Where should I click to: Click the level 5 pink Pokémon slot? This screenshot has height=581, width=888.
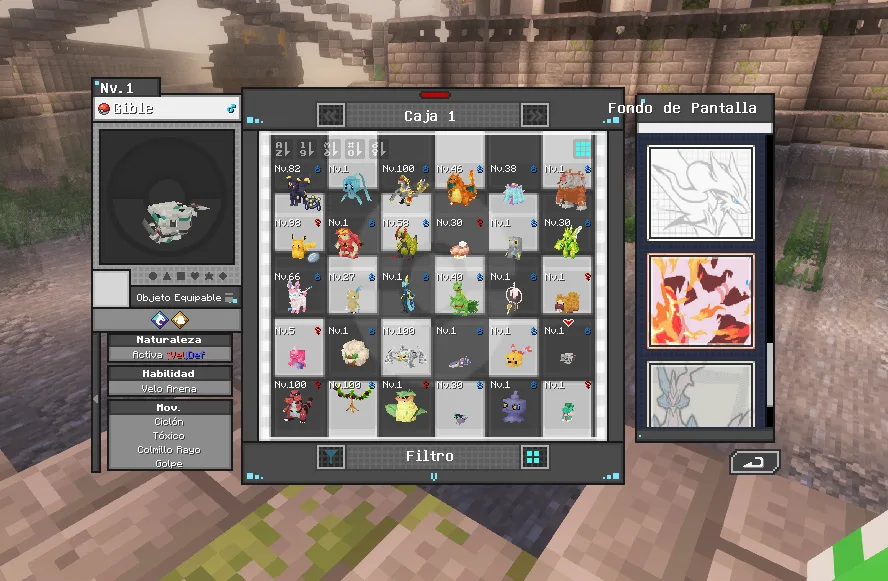298,349
